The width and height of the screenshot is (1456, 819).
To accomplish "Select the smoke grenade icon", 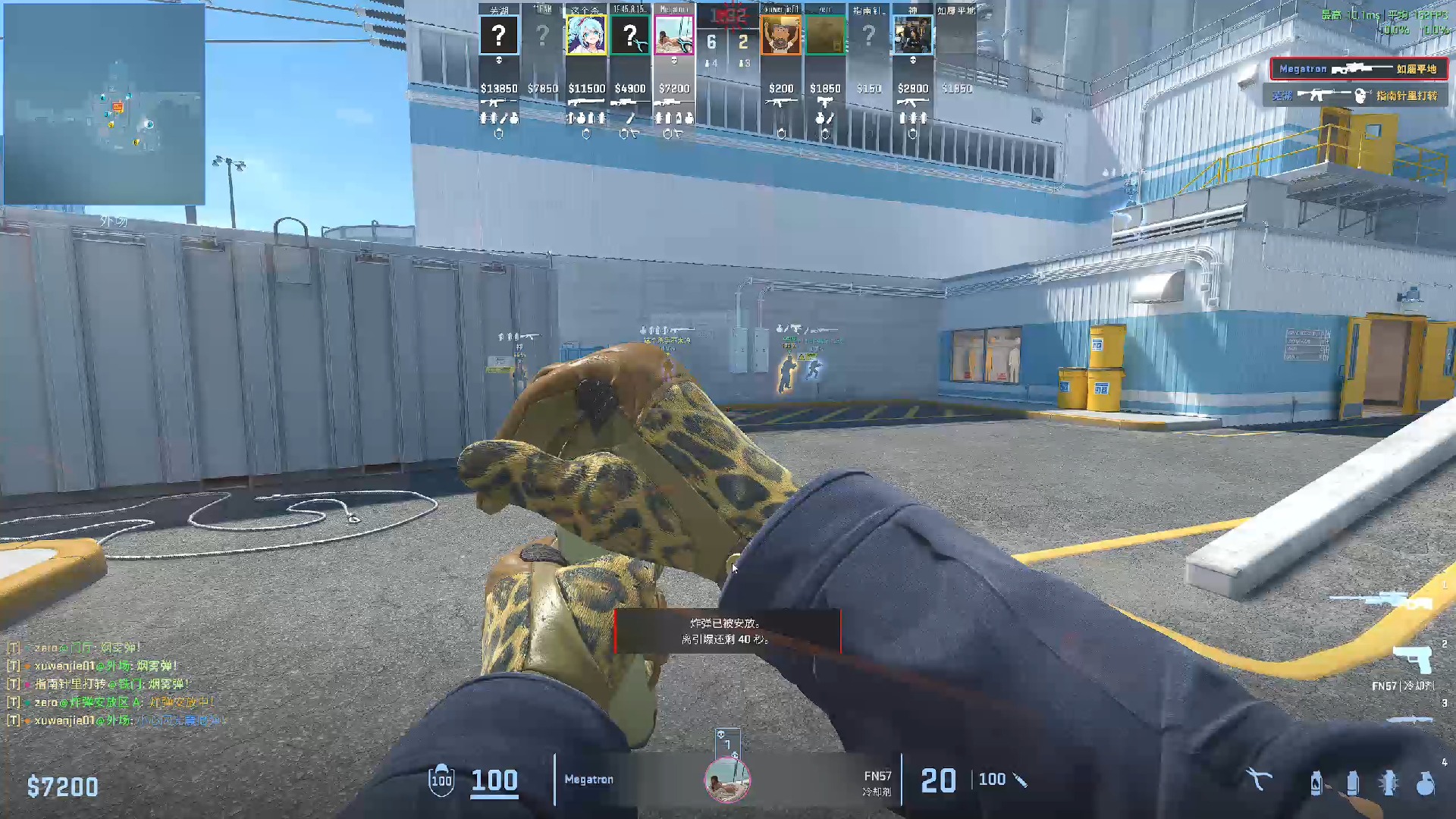I will pos(1353,783).
